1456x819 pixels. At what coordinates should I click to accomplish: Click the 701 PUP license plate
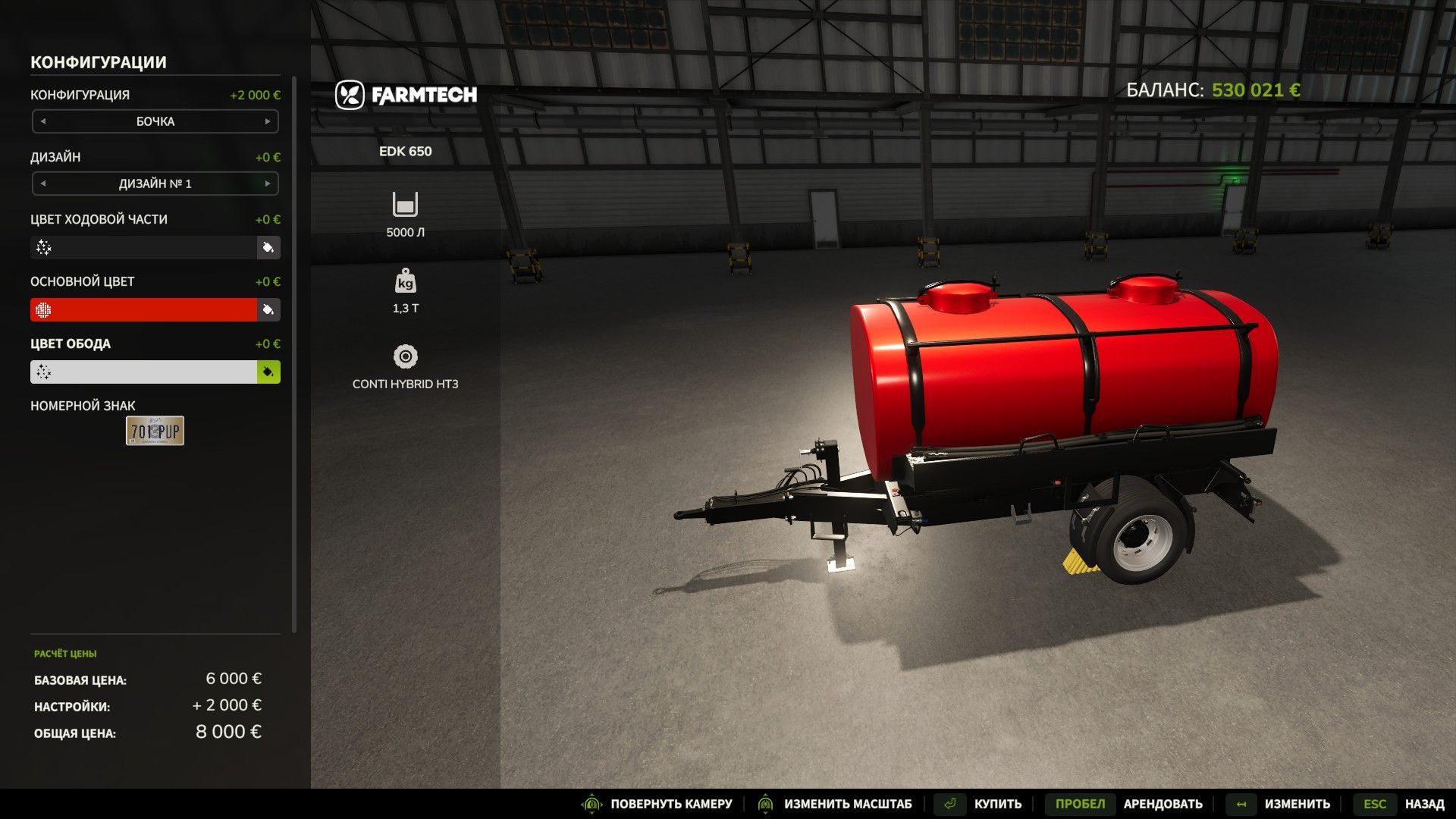(154, 431)
